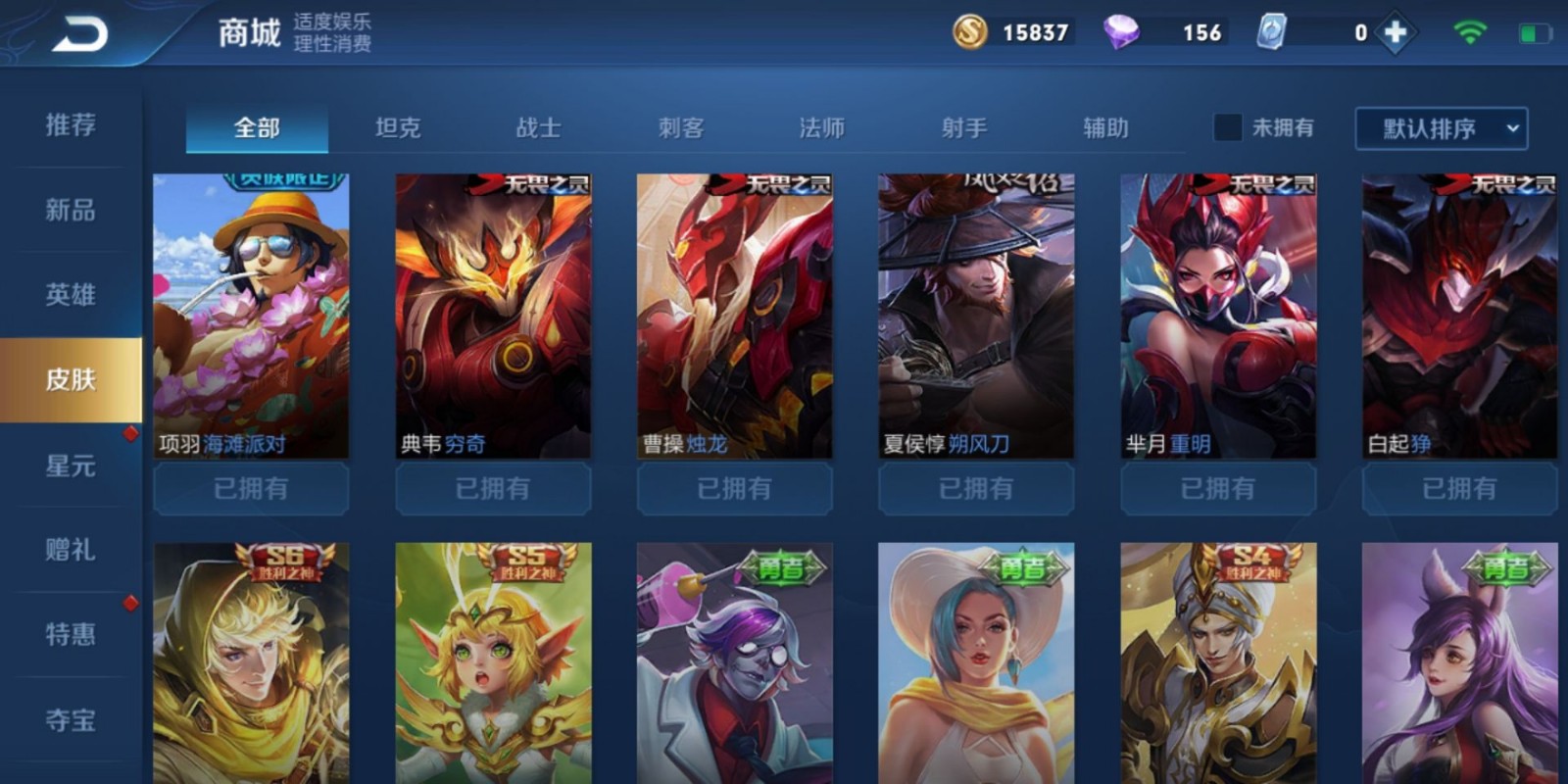Screen dimensions: 1568x784
Task: Click 已拥有 under 项羽海滩派对 skin
Action: (250, 488)
